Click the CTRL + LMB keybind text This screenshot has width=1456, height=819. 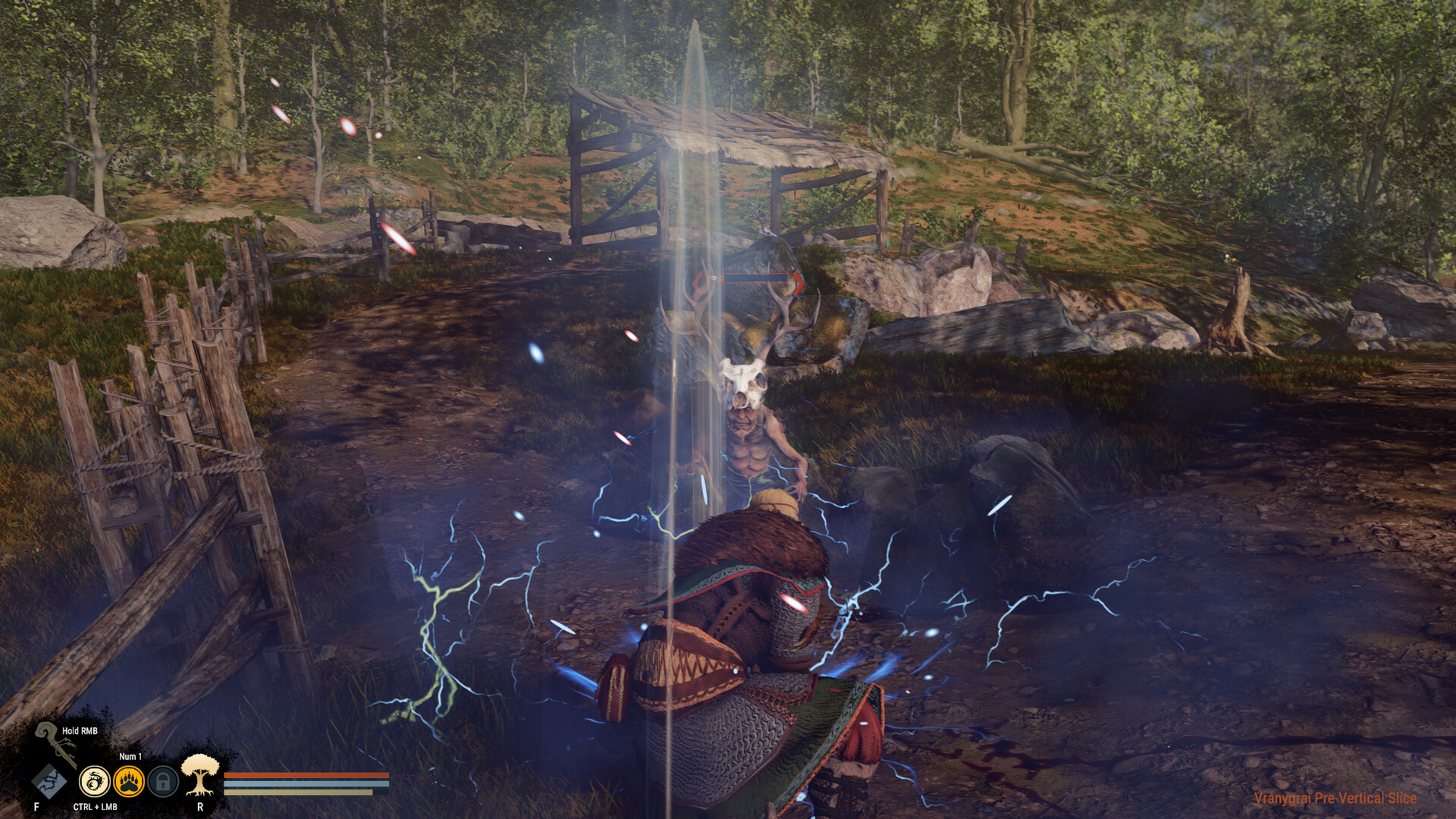[x=95, y=808]
